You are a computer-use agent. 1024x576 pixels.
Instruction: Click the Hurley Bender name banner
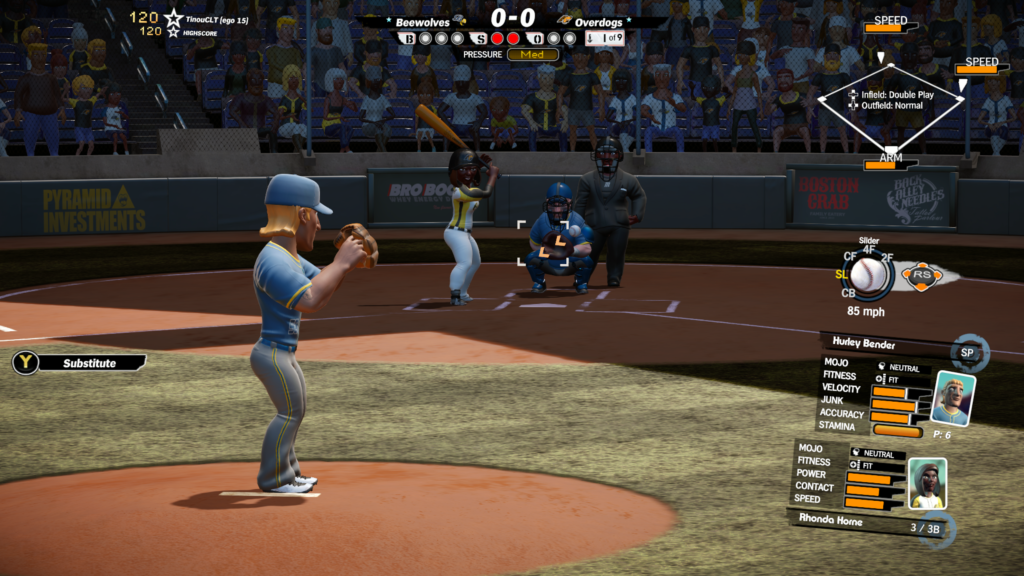(880, 342)
